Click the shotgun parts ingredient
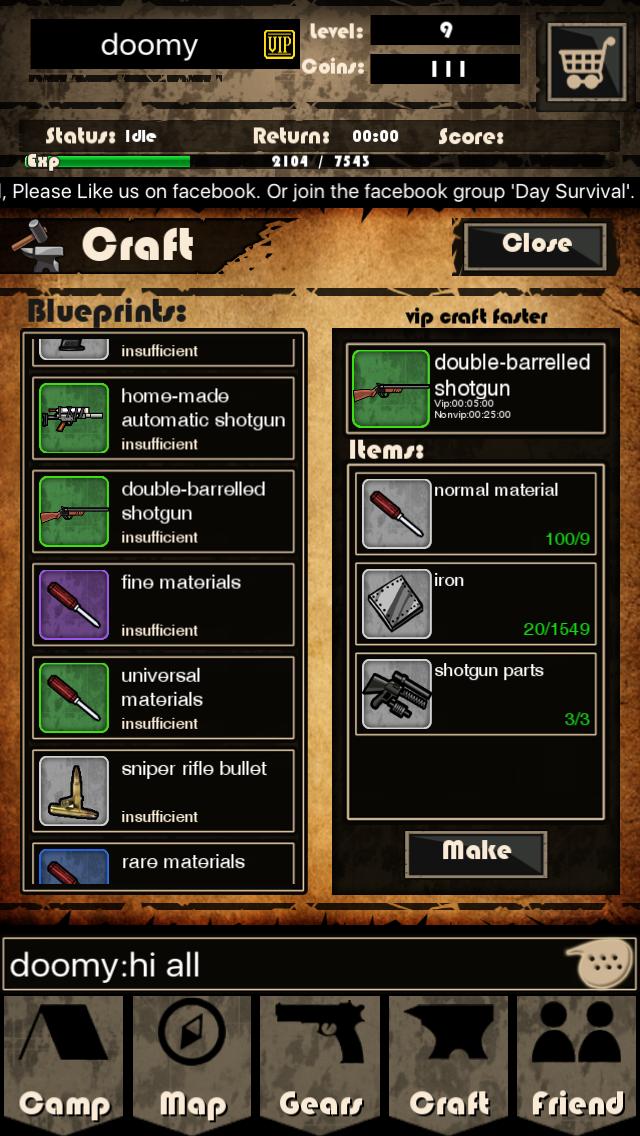The height and width of the screenshot is (1136, 640). click(476, 692)
